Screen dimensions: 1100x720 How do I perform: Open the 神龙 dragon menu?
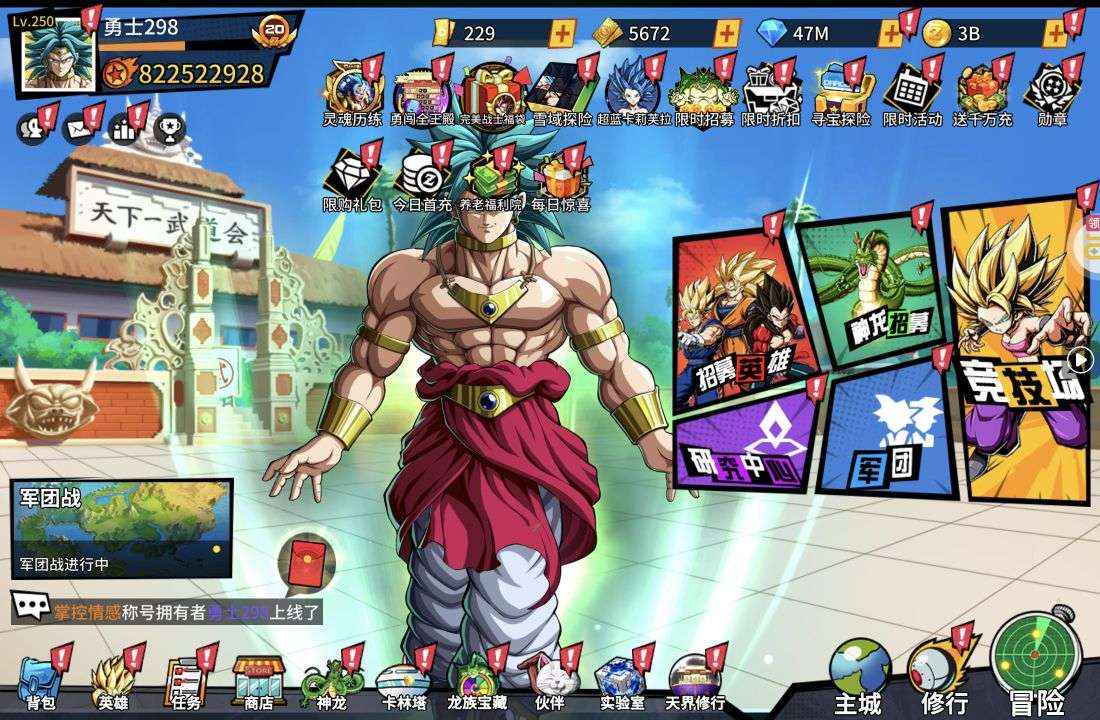330,682
